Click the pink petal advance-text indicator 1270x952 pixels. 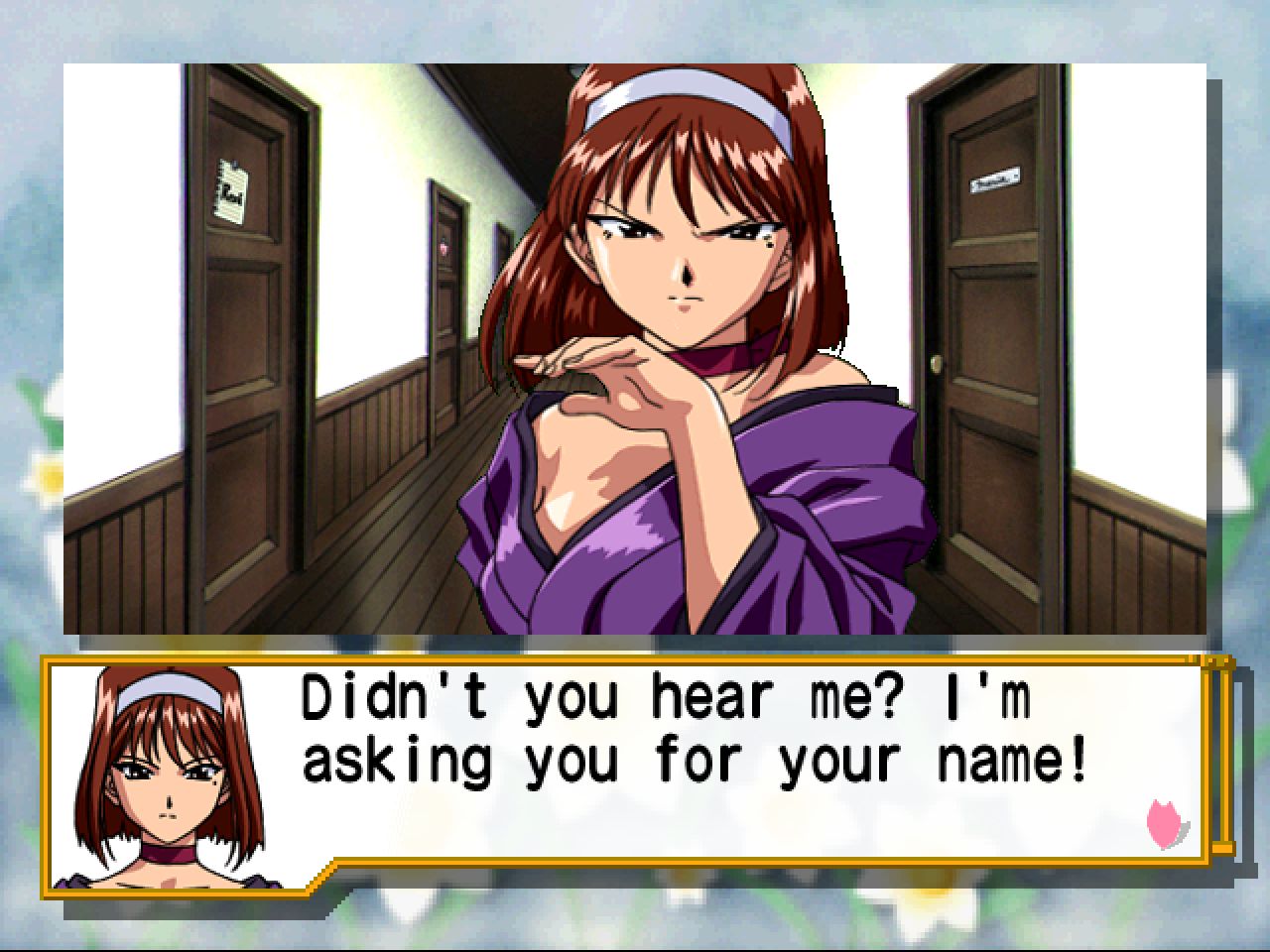(1167, 825)
